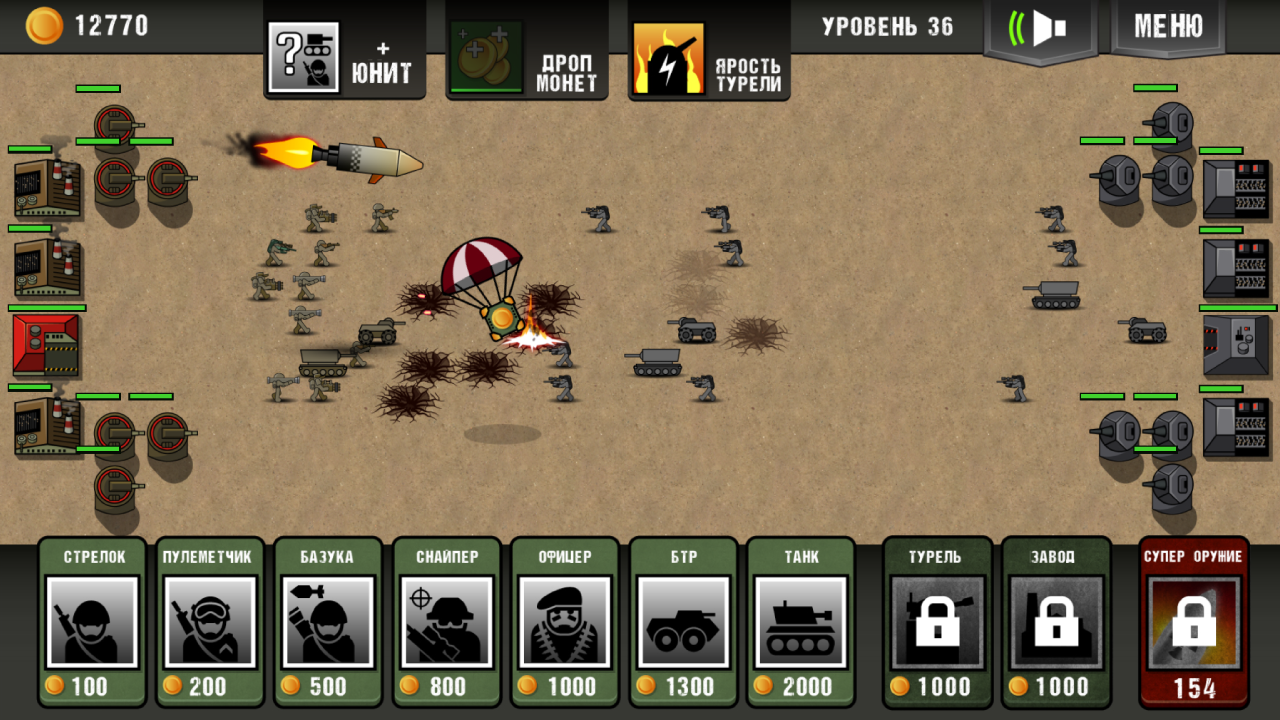Viewport: 1280px width, 720px height.
Task: Check the Уровень 36 level display
Action: tap(886, 27)
